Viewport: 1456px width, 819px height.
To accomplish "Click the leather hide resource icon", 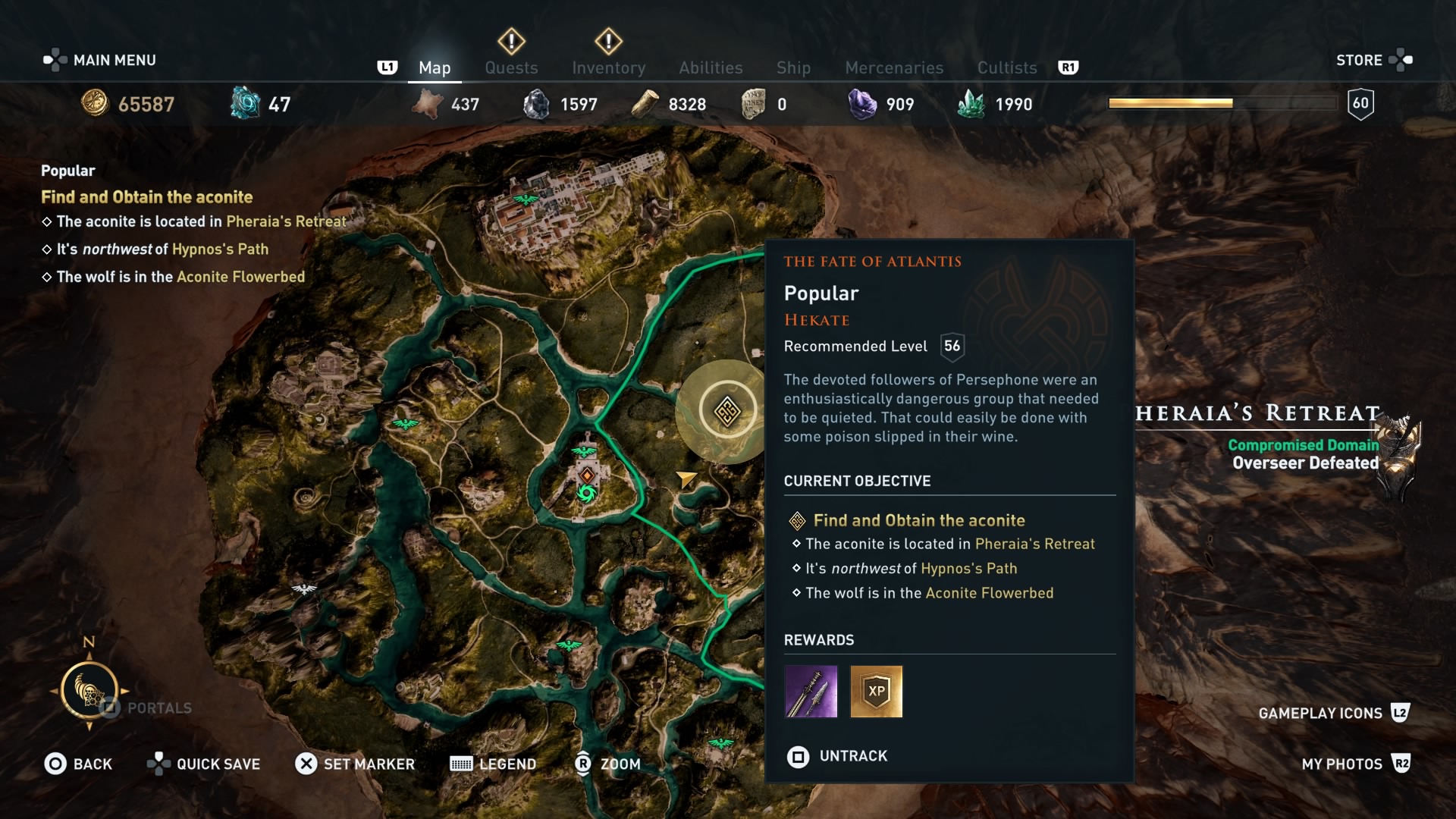I will 427,104.
